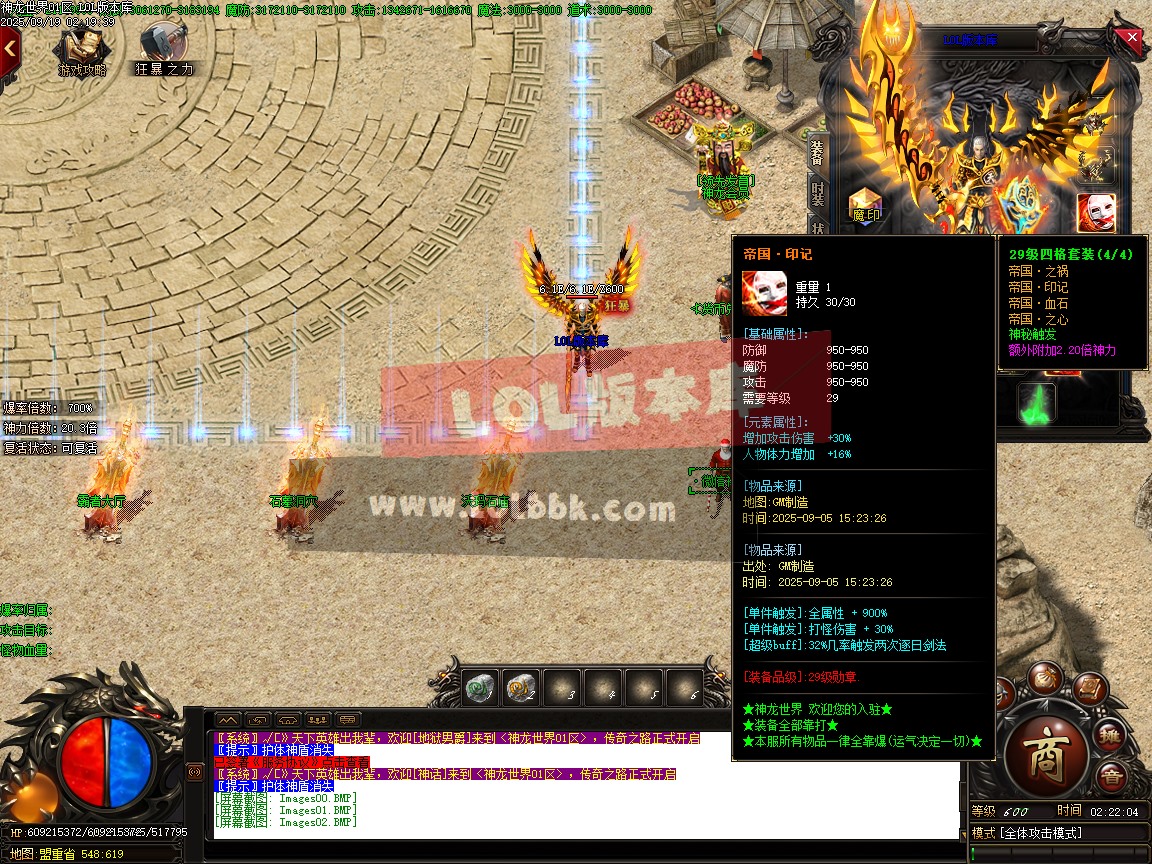Image resolution: width=1152 pixels, height=864 pixels.
Task: Click the mountain-shaped chat channel button
Action: coord(228,719)
